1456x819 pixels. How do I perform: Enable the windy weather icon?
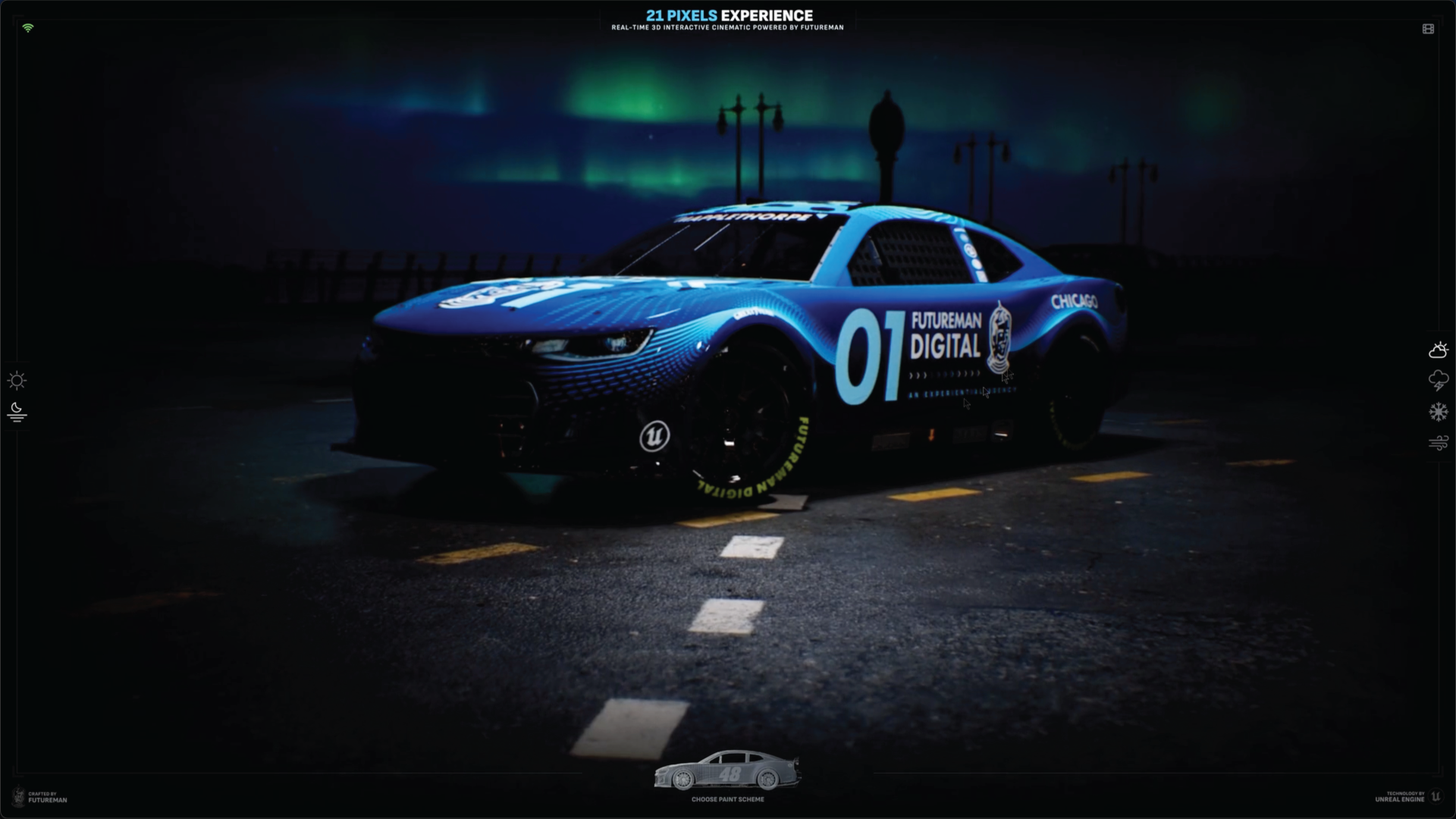pos(1438,443)
